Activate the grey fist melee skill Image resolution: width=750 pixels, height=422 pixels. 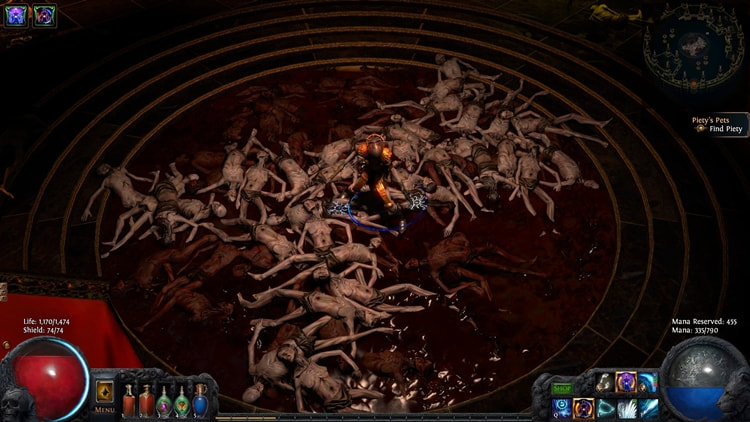point(605,382)
